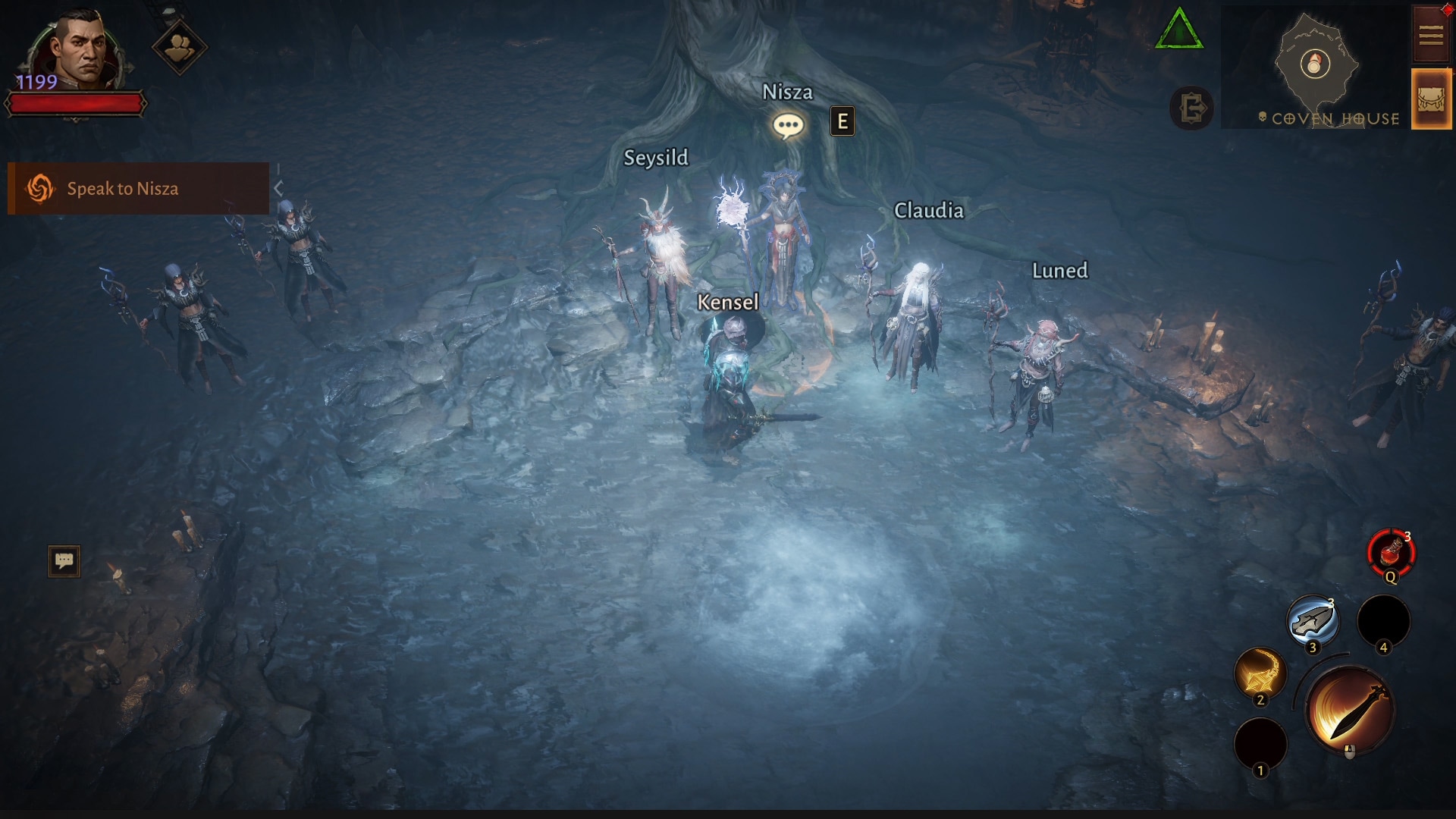Screen dimensions: 1456x819
Task: Open the inventory bag button
Action: pos(1430,99)
